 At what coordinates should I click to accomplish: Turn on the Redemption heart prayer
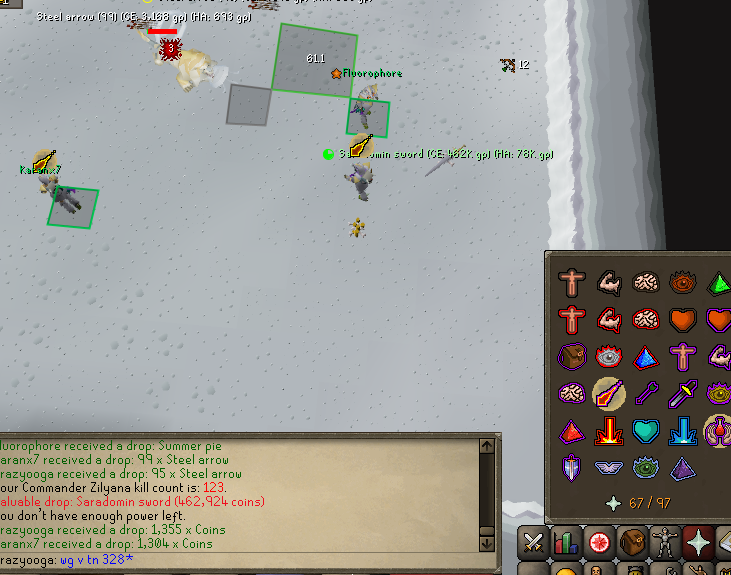(x=646, y=431)
